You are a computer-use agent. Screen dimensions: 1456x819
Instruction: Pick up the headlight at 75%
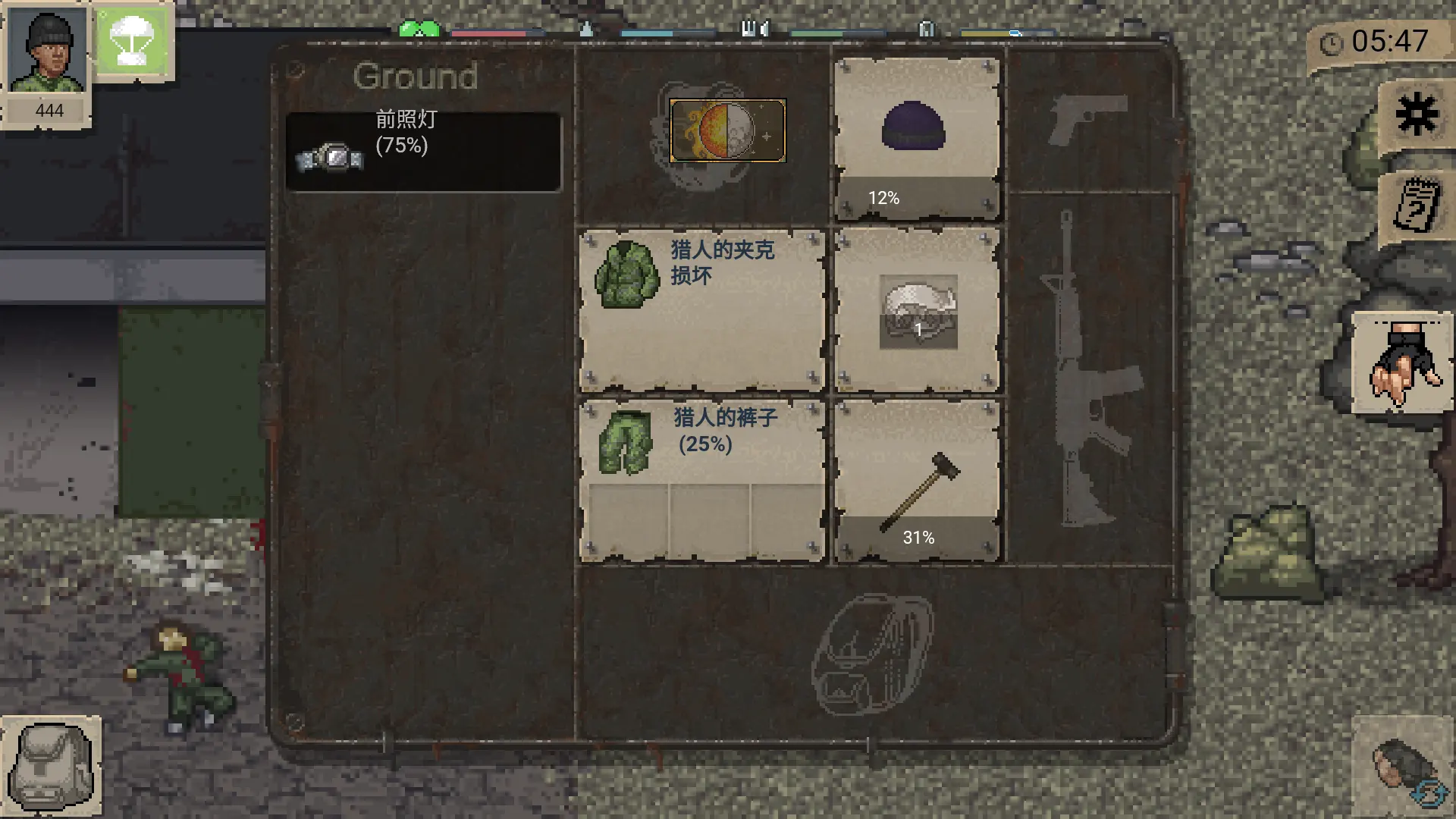(x=423, y=148)
